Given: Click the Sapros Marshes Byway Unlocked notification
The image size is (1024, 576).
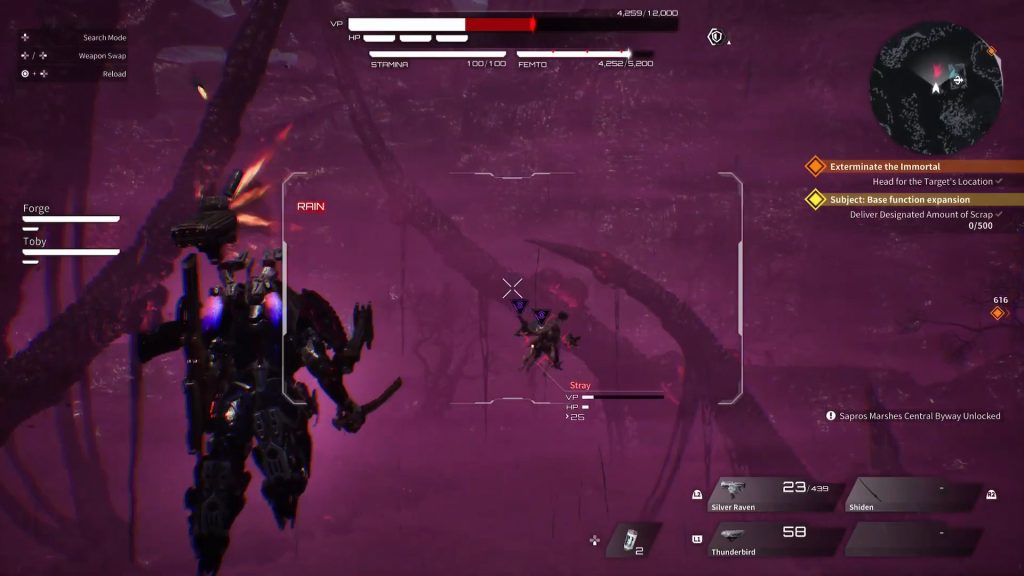Looking at the screenshot, I should pos(912,416).
